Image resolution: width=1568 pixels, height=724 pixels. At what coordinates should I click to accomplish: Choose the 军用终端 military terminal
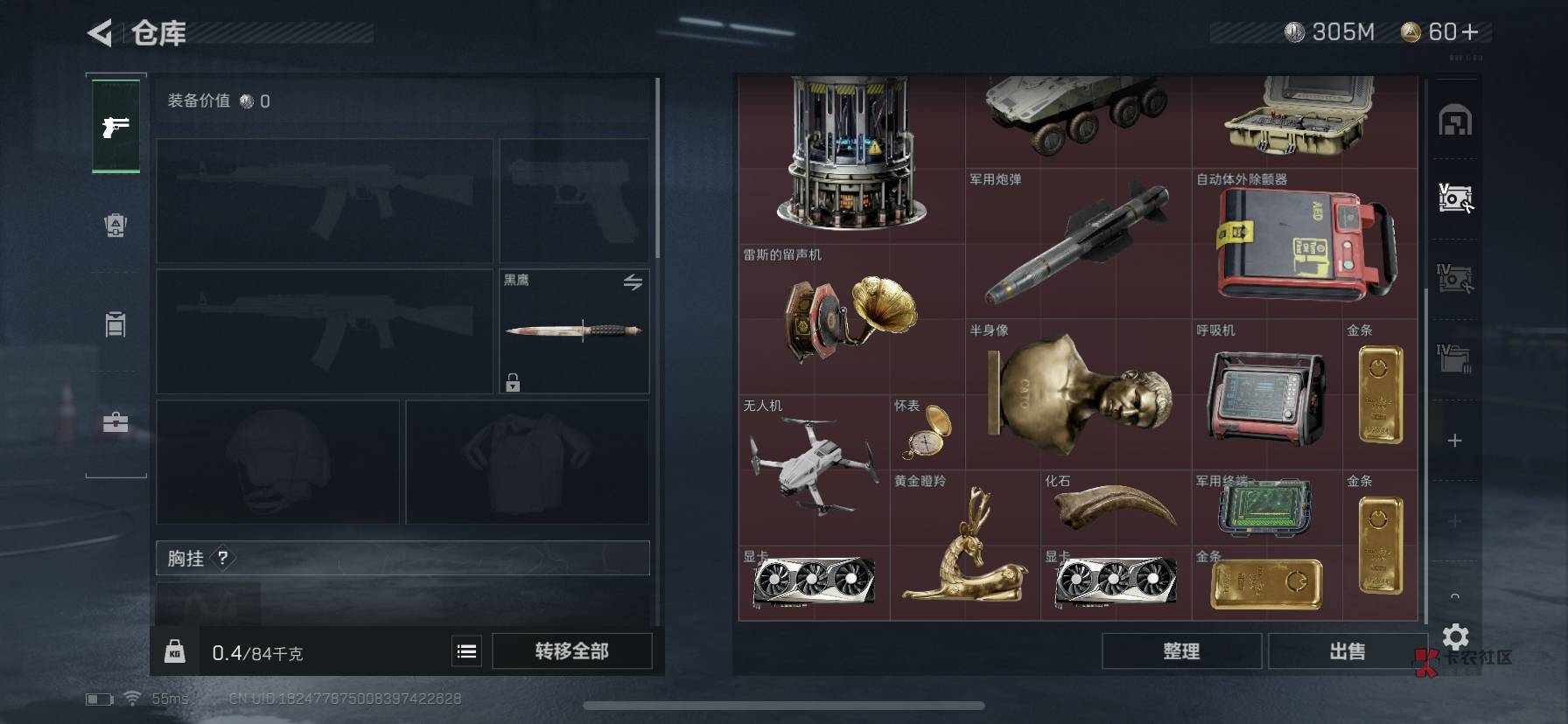1265,507
